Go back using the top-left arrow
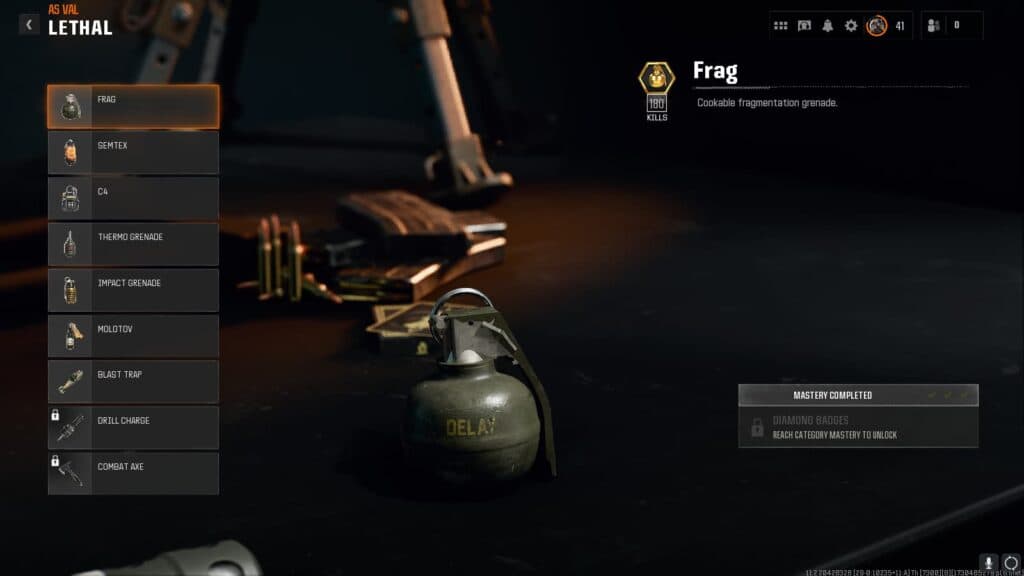Screen dimensions: 1024x576 click(29, 24)
